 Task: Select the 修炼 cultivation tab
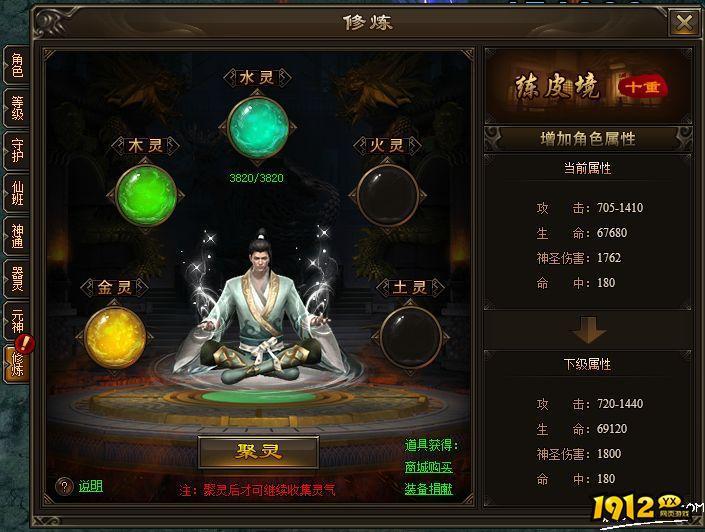tap(17, 364)
